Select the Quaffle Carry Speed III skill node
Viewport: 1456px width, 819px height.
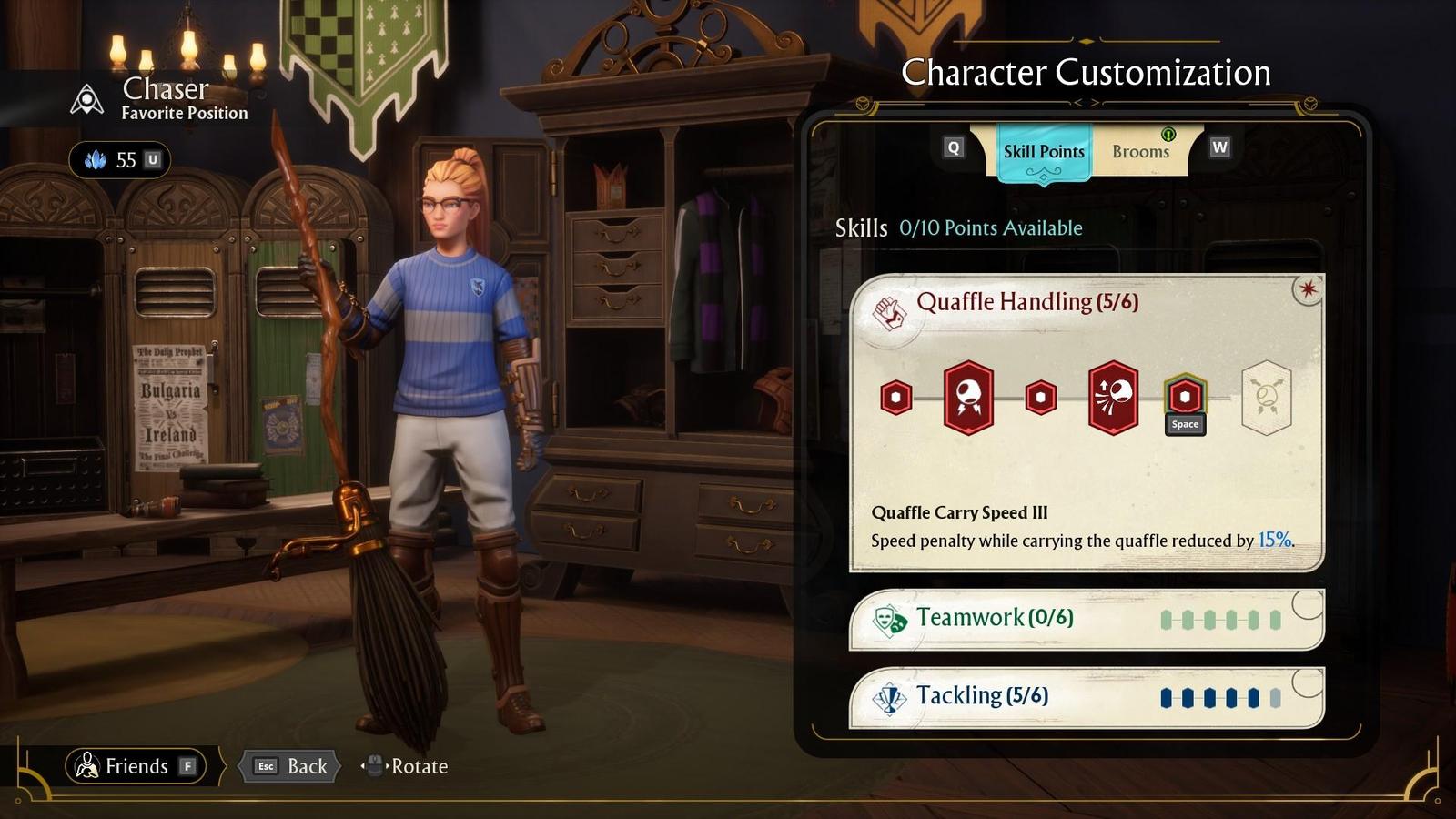click(1184, 397)
